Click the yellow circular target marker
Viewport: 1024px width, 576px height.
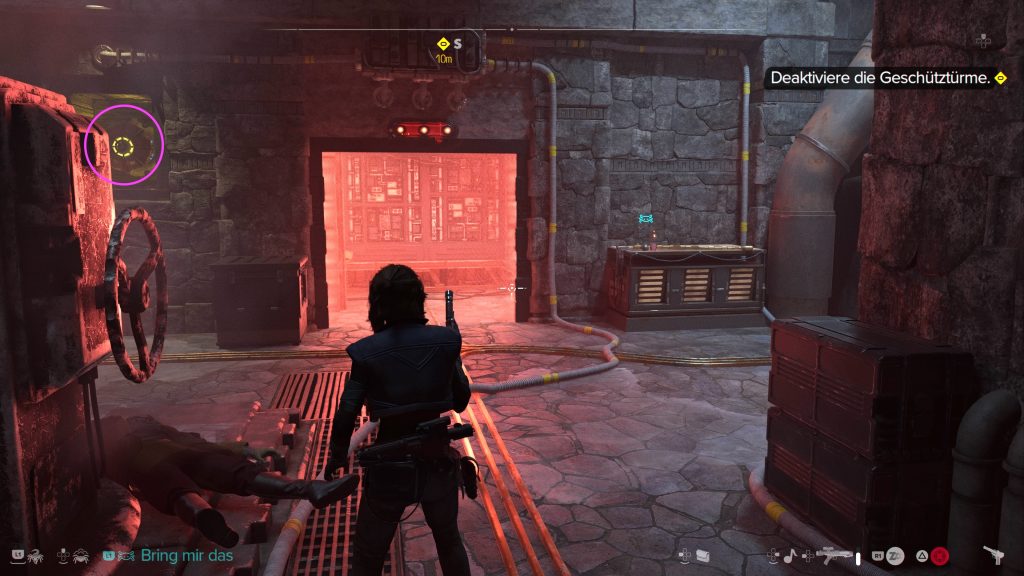point(123,148)
